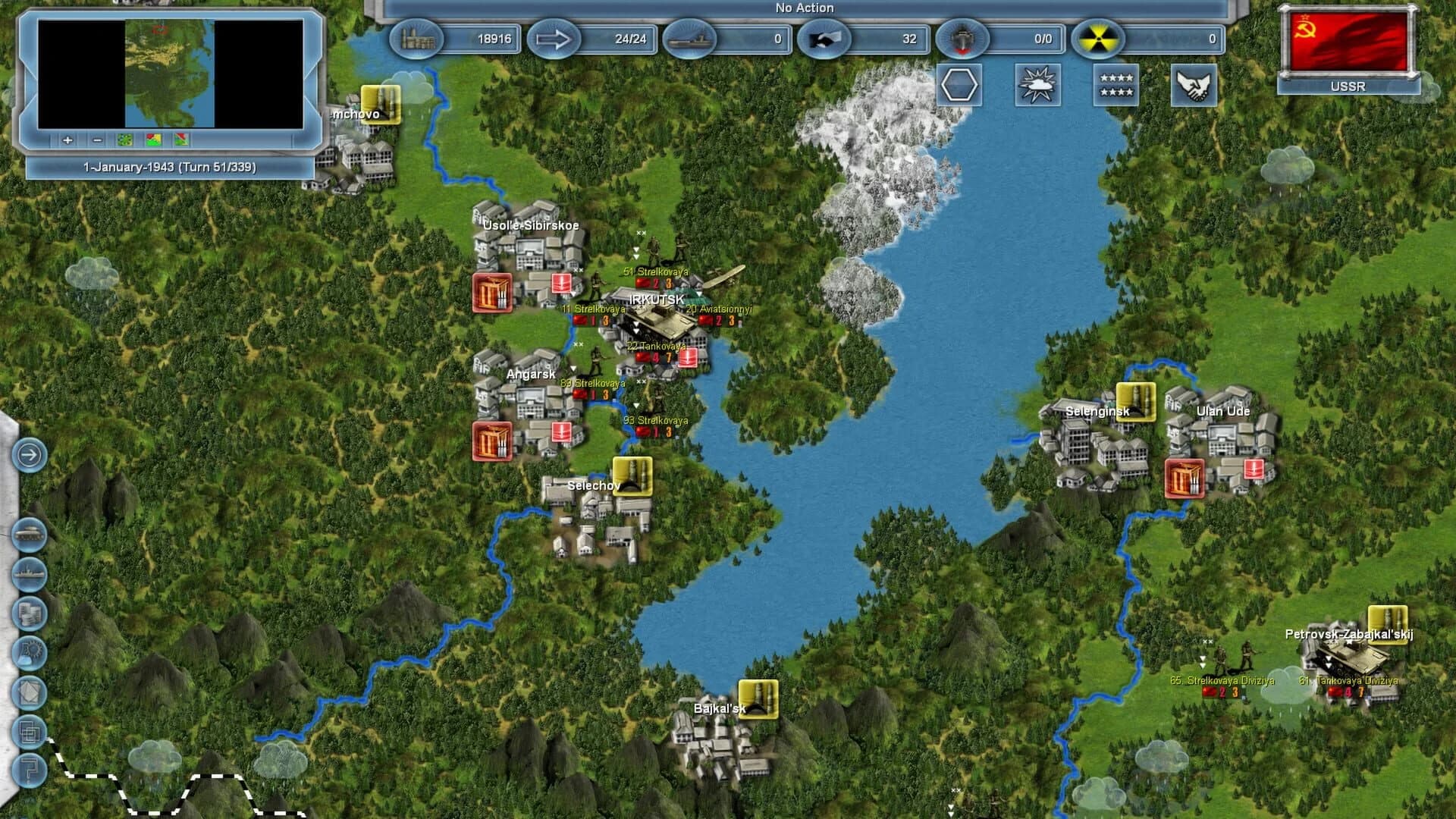Open the city industry panel in sidebar
This screenshot has width=1456, height=819.
(30, 613)
